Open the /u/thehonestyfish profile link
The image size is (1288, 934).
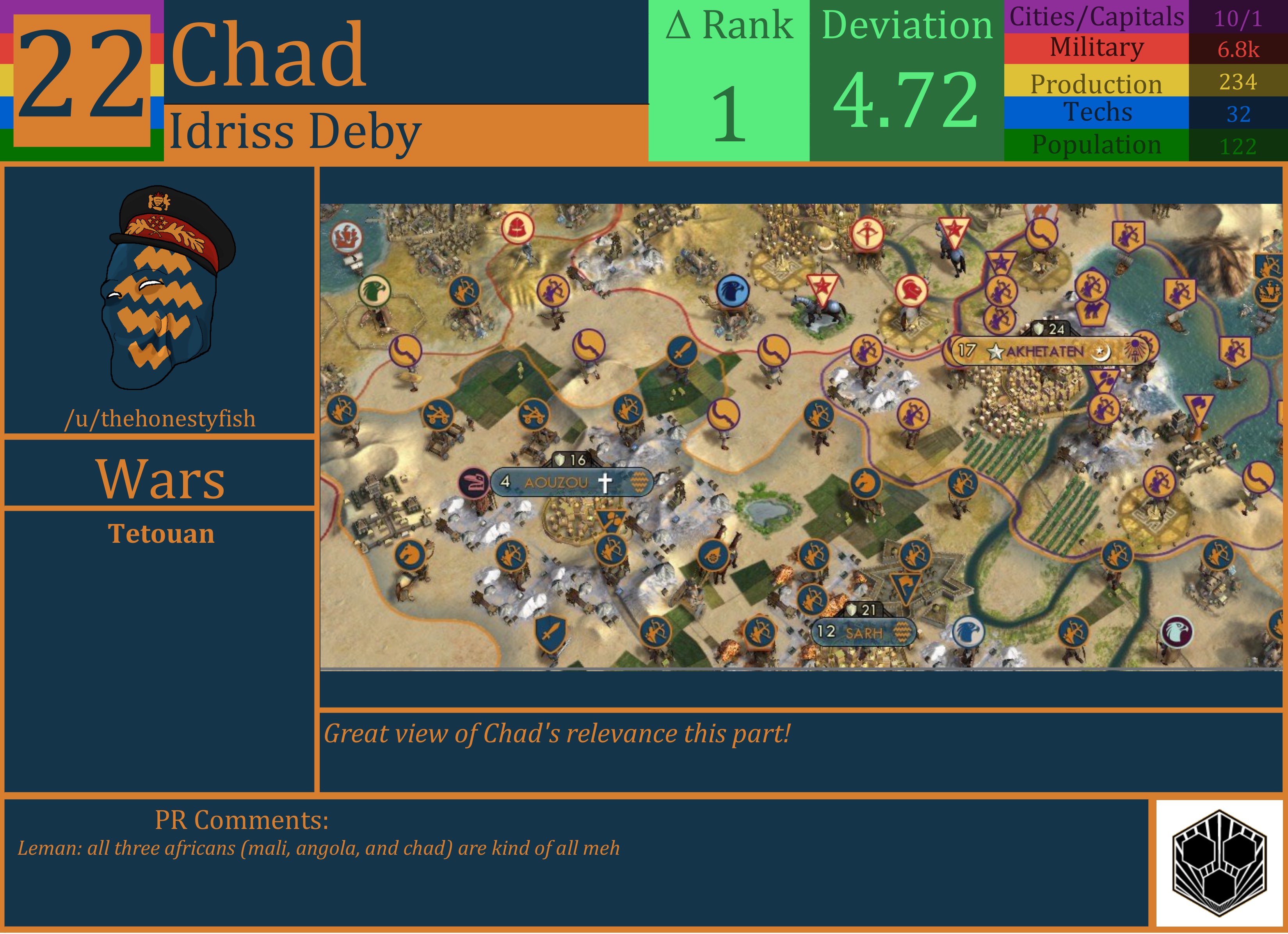[x=161, y=419]
